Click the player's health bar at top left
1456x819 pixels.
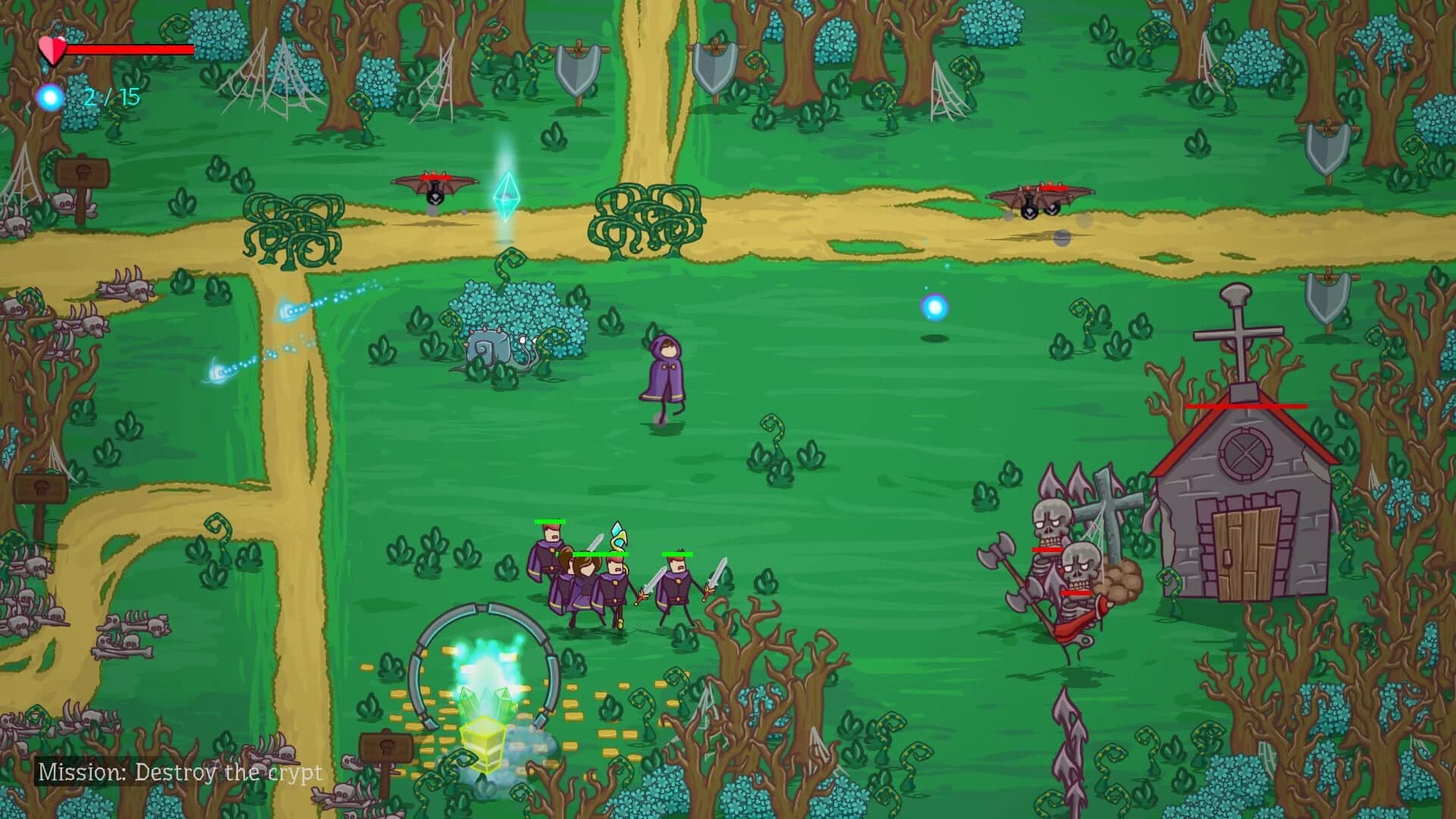pyautogui.click(x=129, y=48)
